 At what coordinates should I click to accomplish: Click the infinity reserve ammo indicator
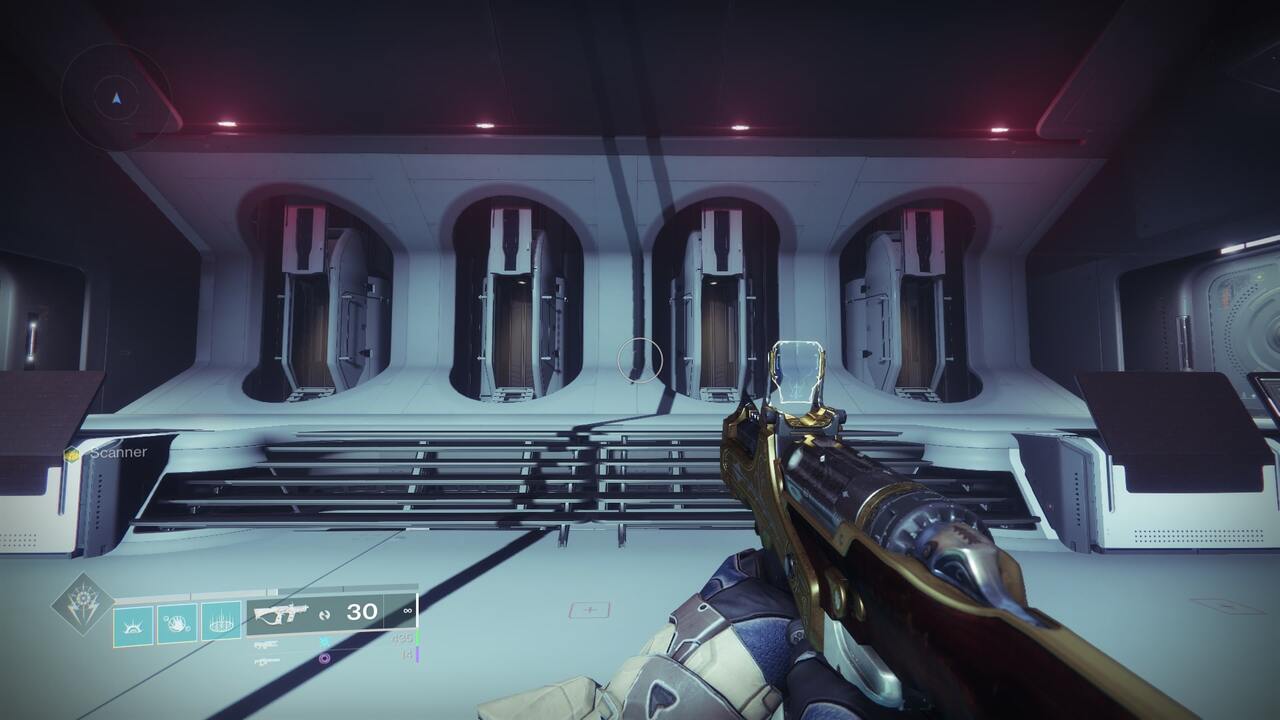(407, 611)
